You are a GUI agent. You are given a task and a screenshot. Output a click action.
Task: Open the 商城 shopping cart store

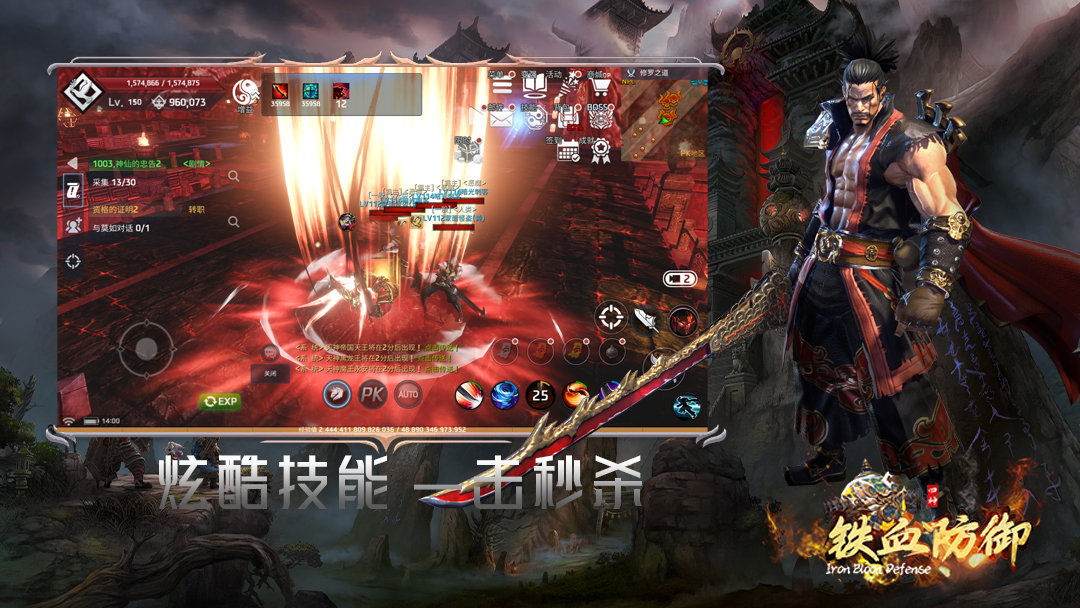coord(600,86)
